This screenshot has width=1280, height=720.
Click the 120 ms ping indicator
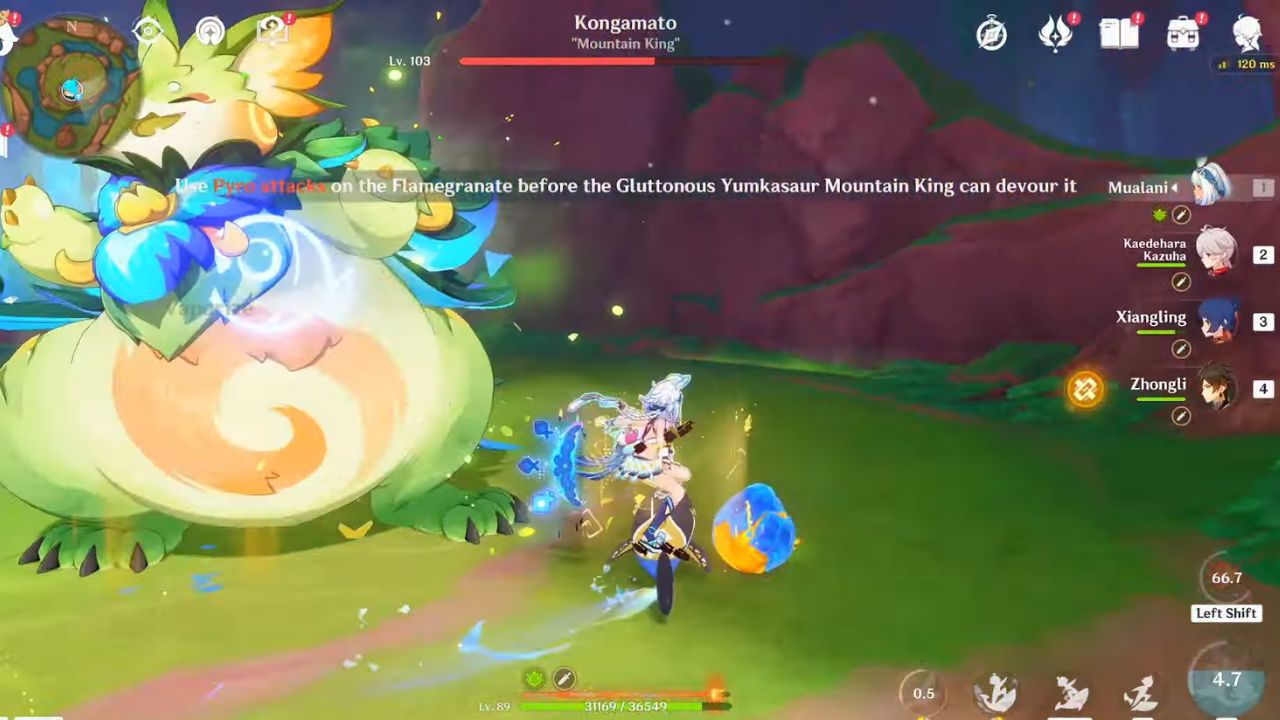[x=1243, y=62]
